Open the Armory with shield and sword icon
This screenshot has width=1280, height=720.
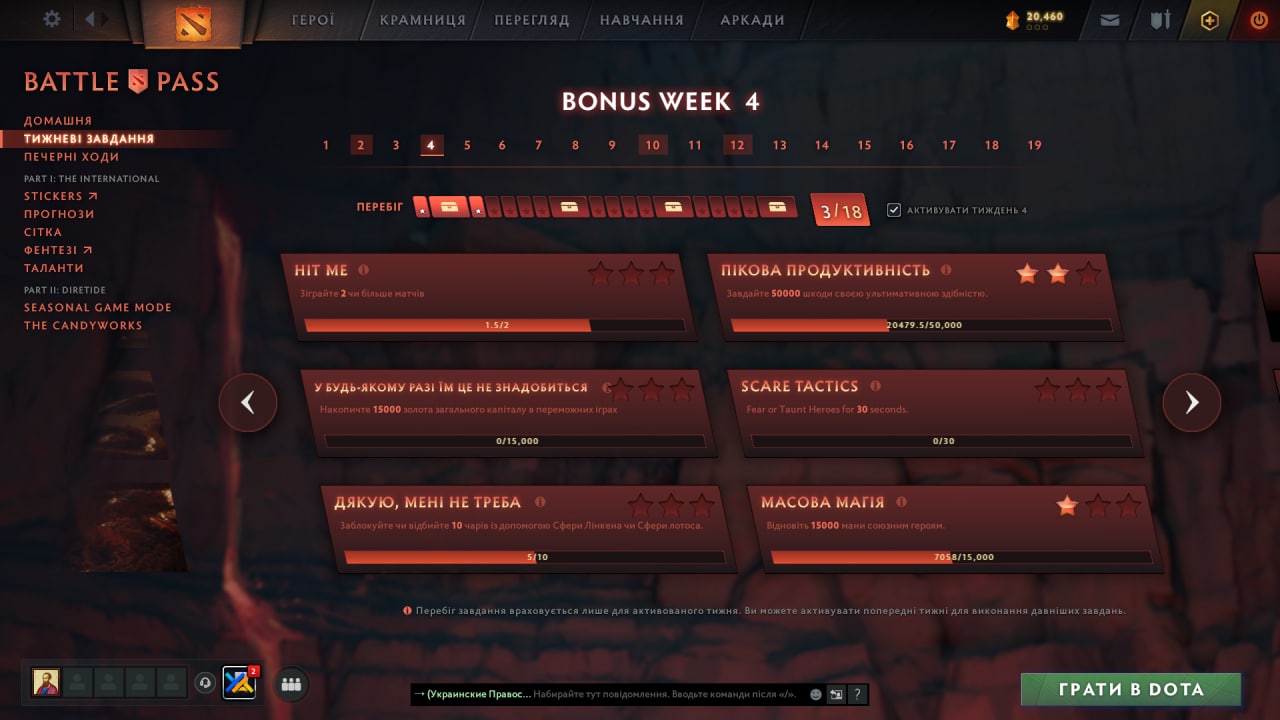tap(1160, 19)
